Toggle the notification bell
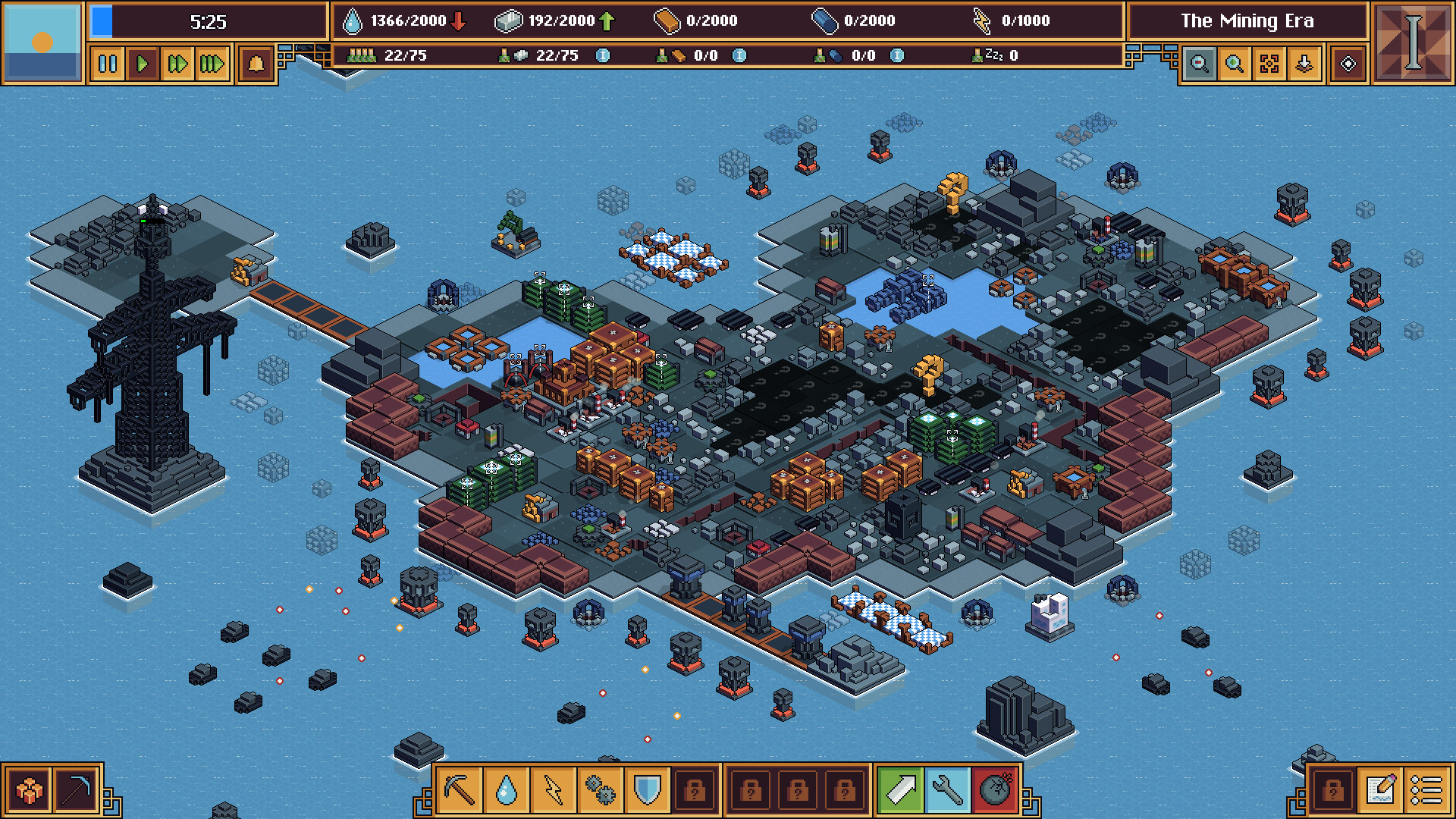 [256, 64]
